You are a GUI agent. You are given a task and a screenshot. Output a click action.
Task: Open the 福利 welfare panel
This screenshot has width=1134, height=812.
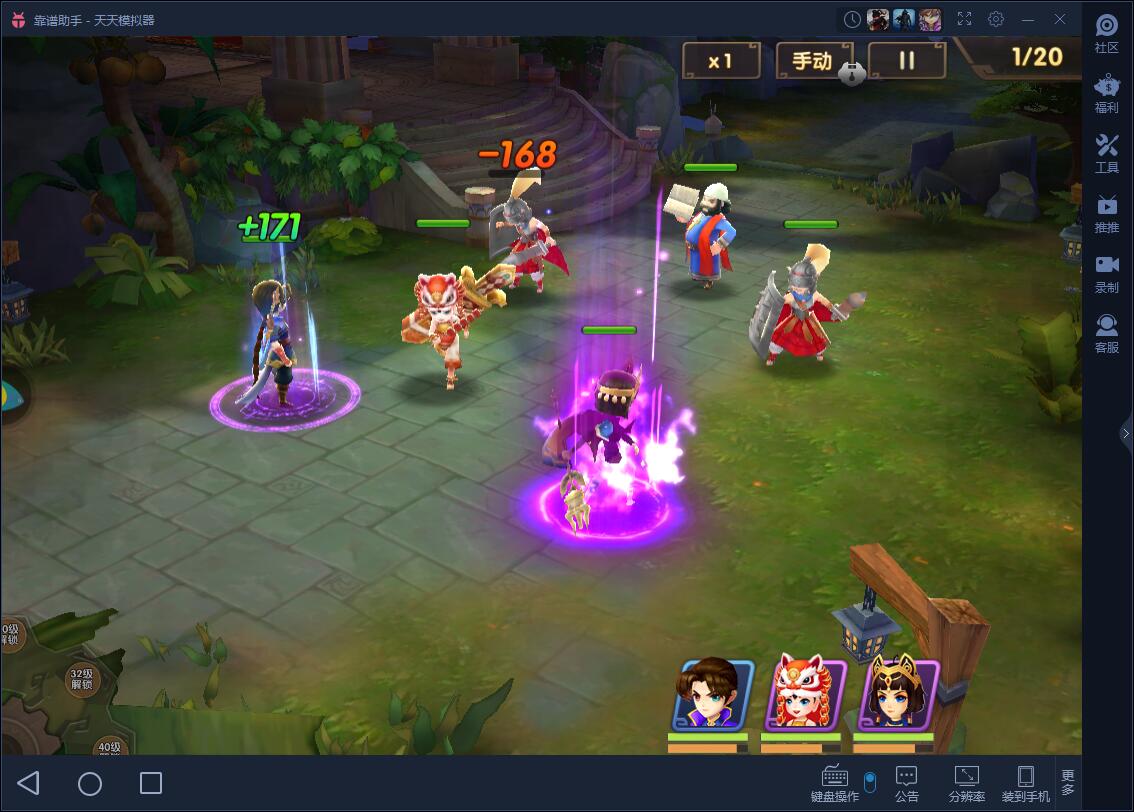pyautogui.click(x=1106, y=93)
